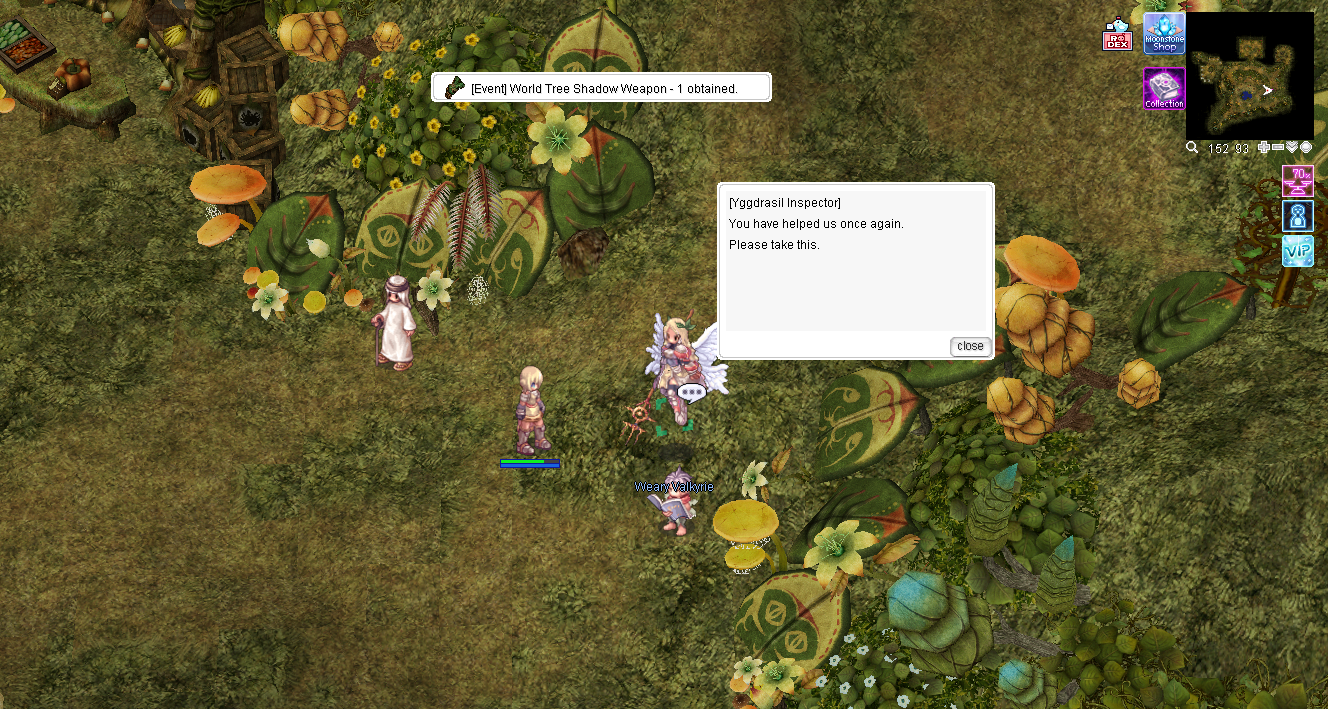The height and width of the screenshot is (709, 1328).
Task: Click the minimap magnifier search icon
Action: click(1192, 148)
